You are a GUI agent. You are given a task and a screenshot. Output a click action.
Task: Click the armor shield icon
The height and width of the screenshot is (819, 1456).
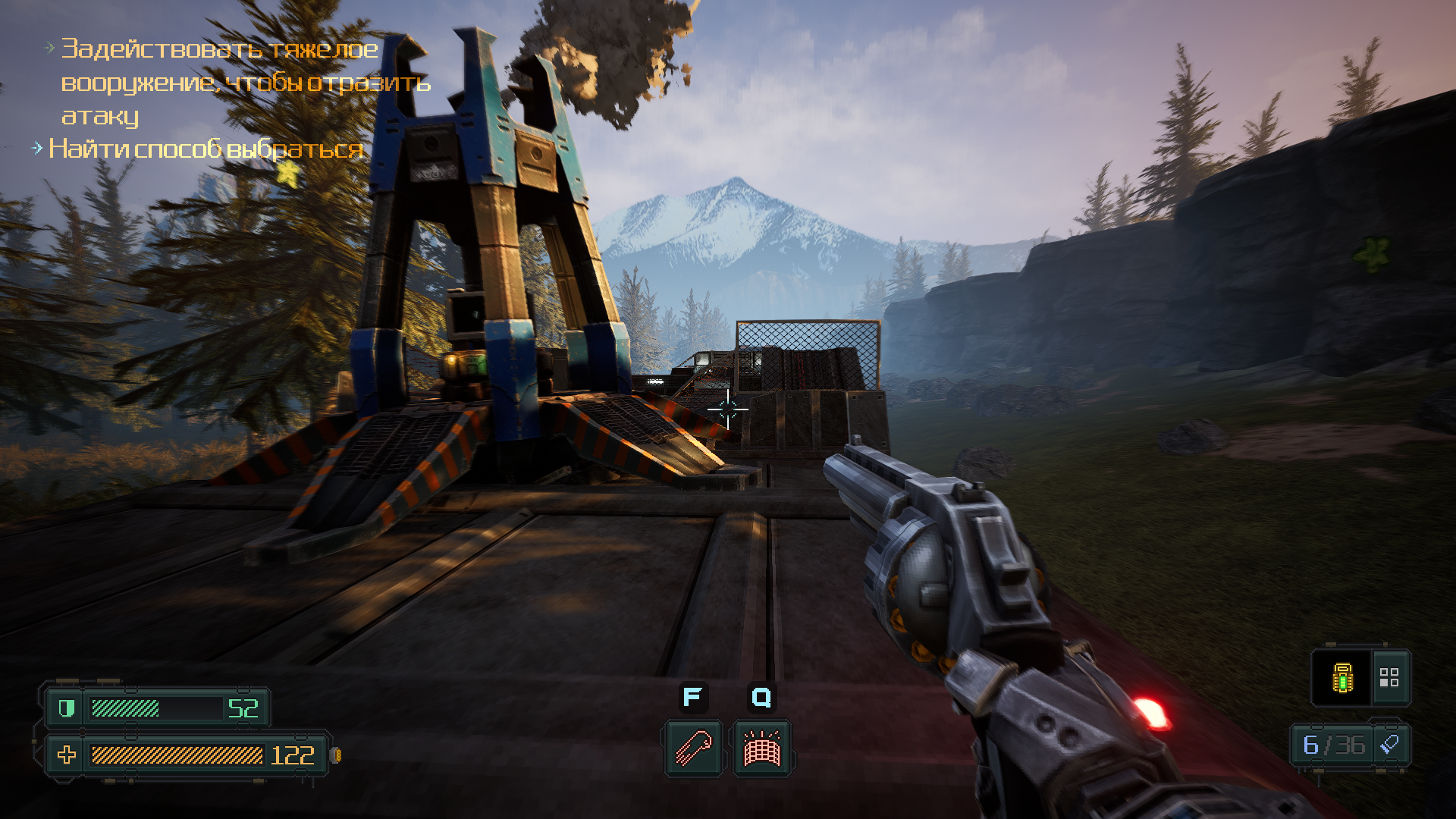tap(67, 708)
